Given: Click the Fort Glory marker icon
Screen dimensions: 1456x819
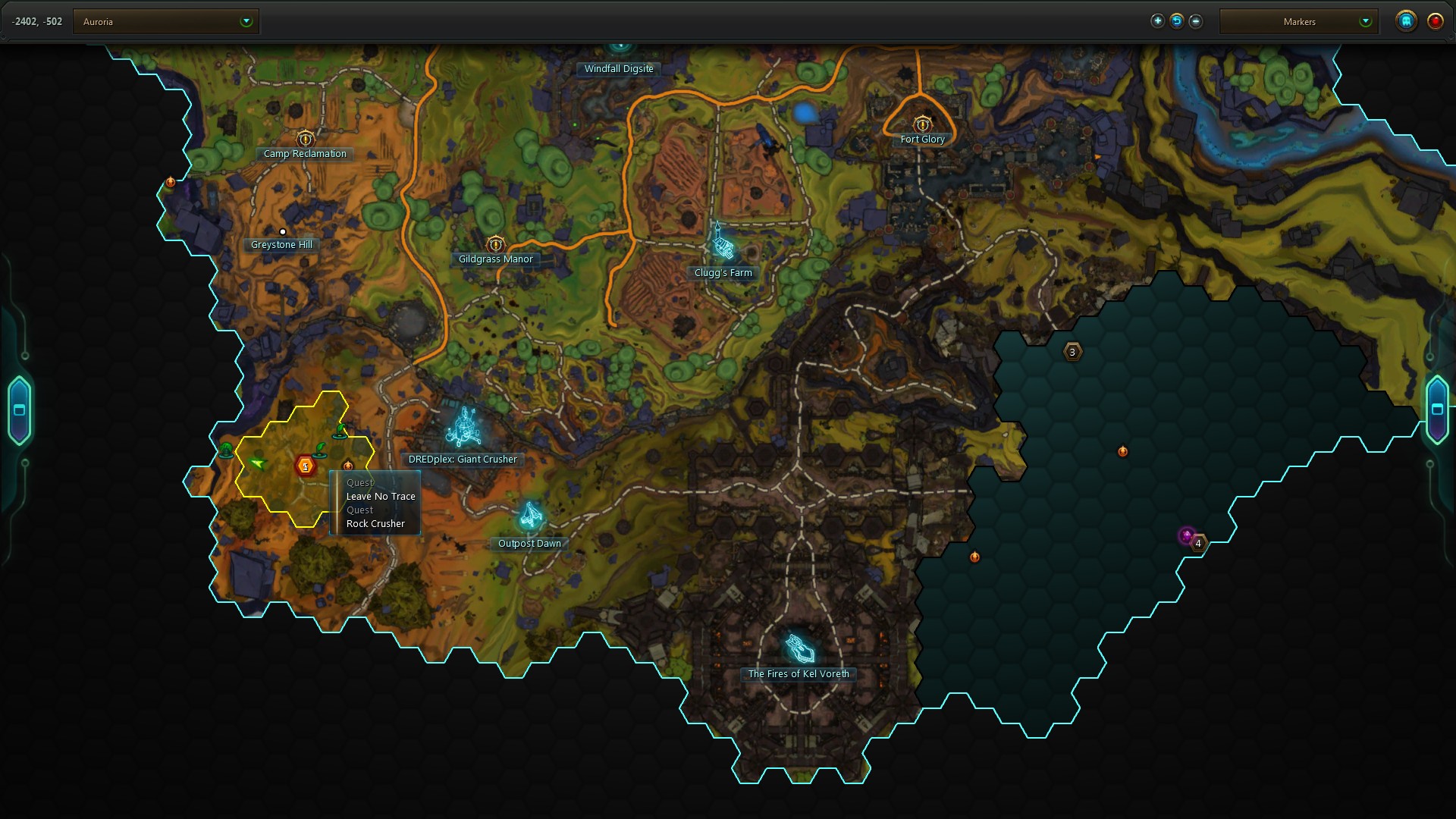Looking at the screenshot, I should (x=922, y=124).
